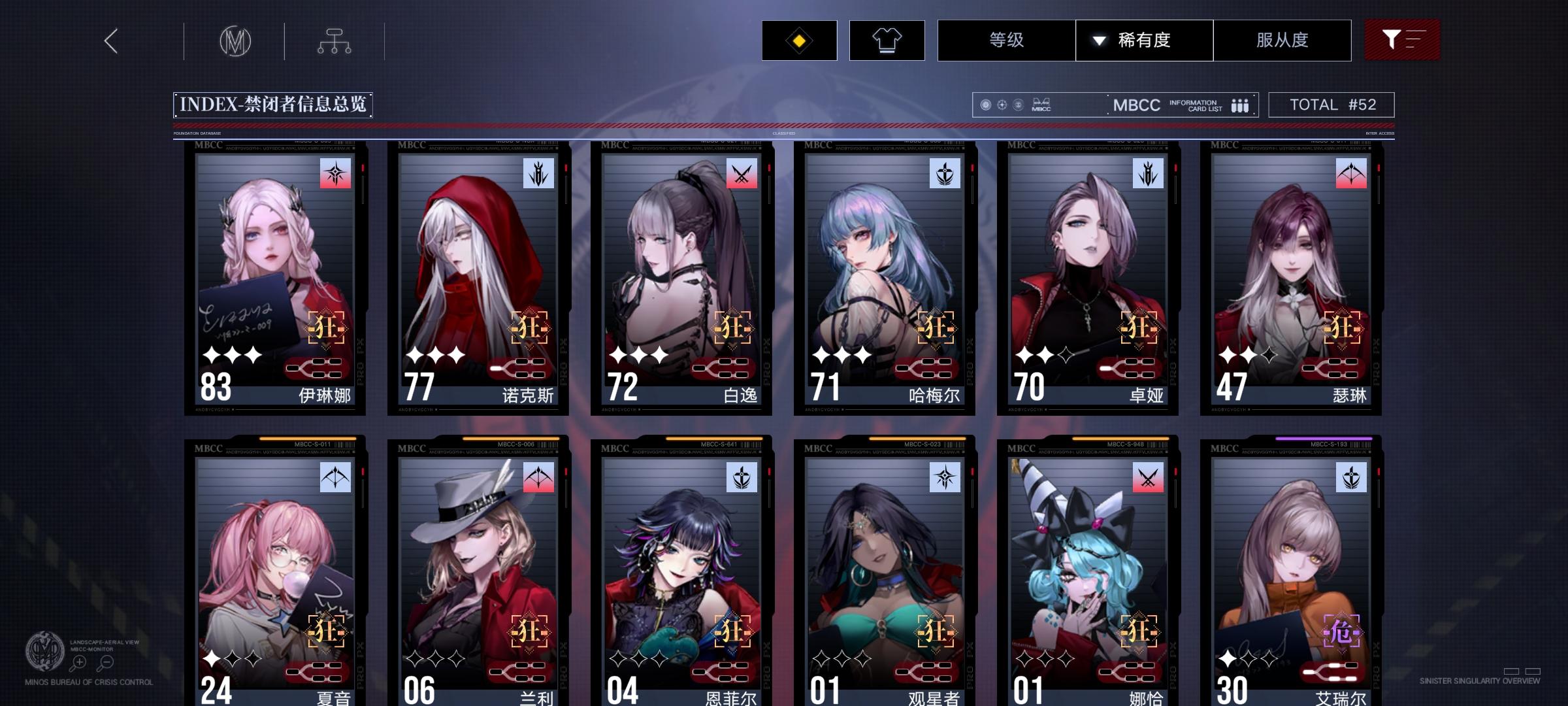Click the MBCC circular emblem in top bar
The image size is (1568, 706).
point(235,40)
